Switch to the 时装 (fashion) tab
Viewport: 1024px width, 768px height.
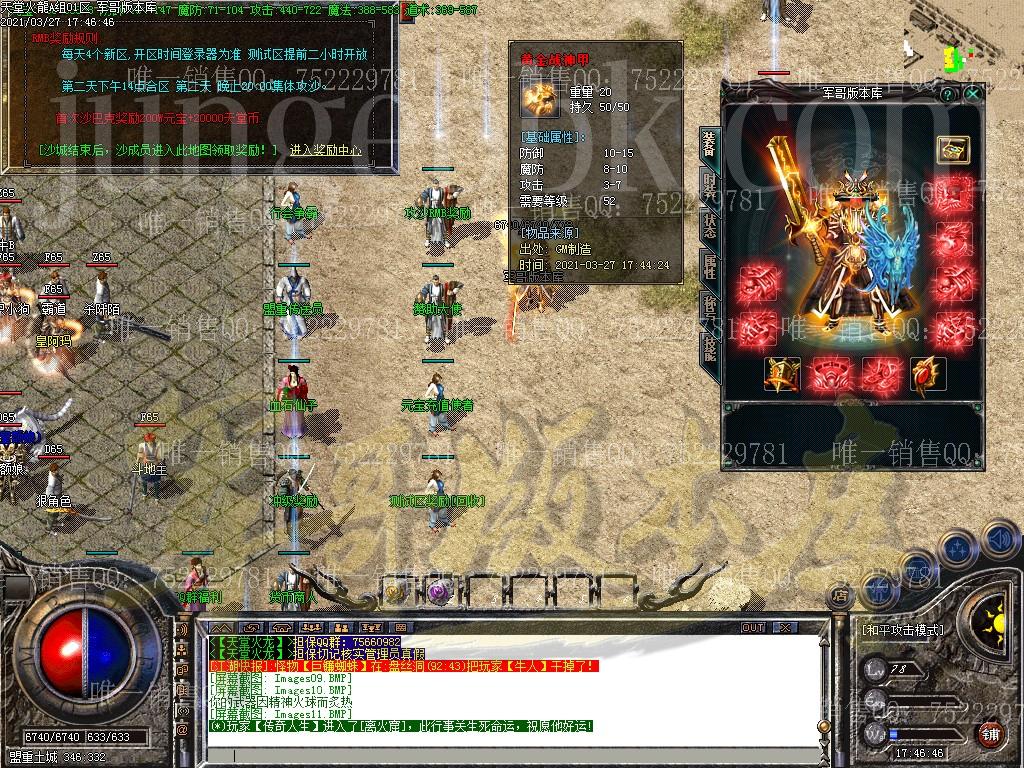(x=709, y=184)
